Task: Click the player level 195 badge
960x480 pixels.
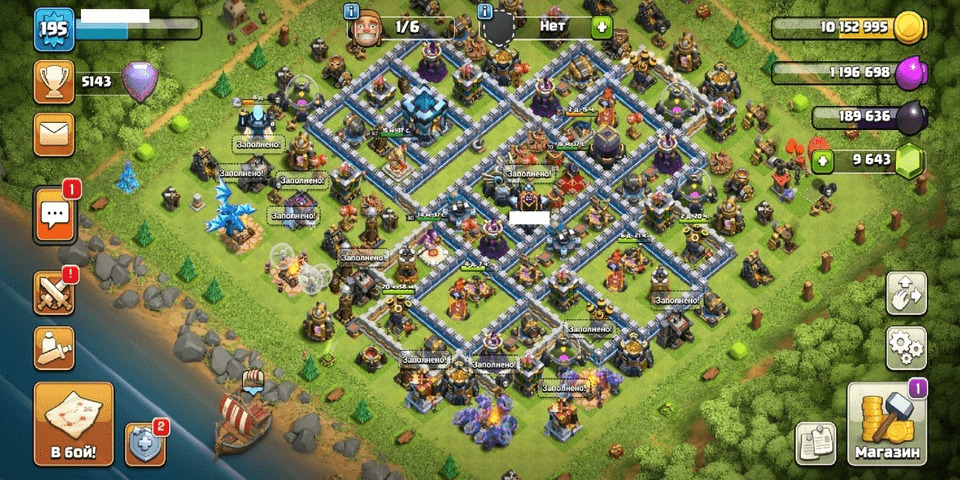Action: point(51,29)
